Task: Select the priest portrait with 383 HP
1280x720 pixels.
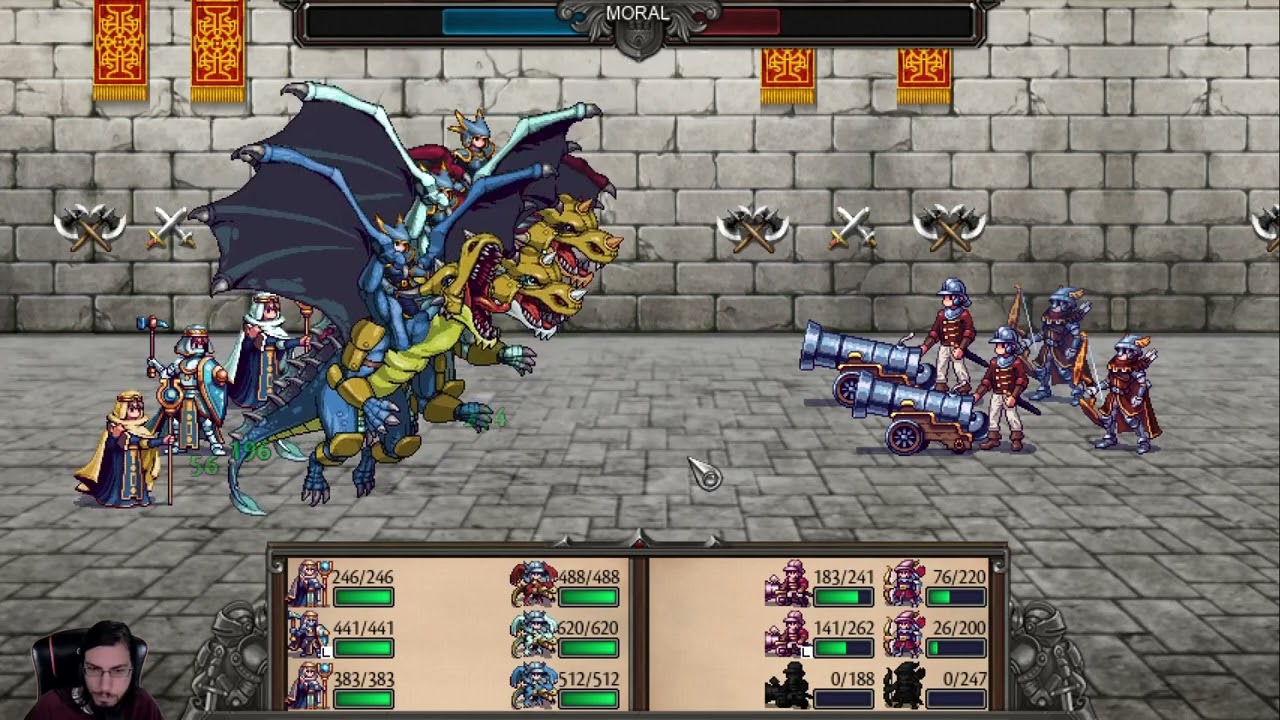Action: 308,686
